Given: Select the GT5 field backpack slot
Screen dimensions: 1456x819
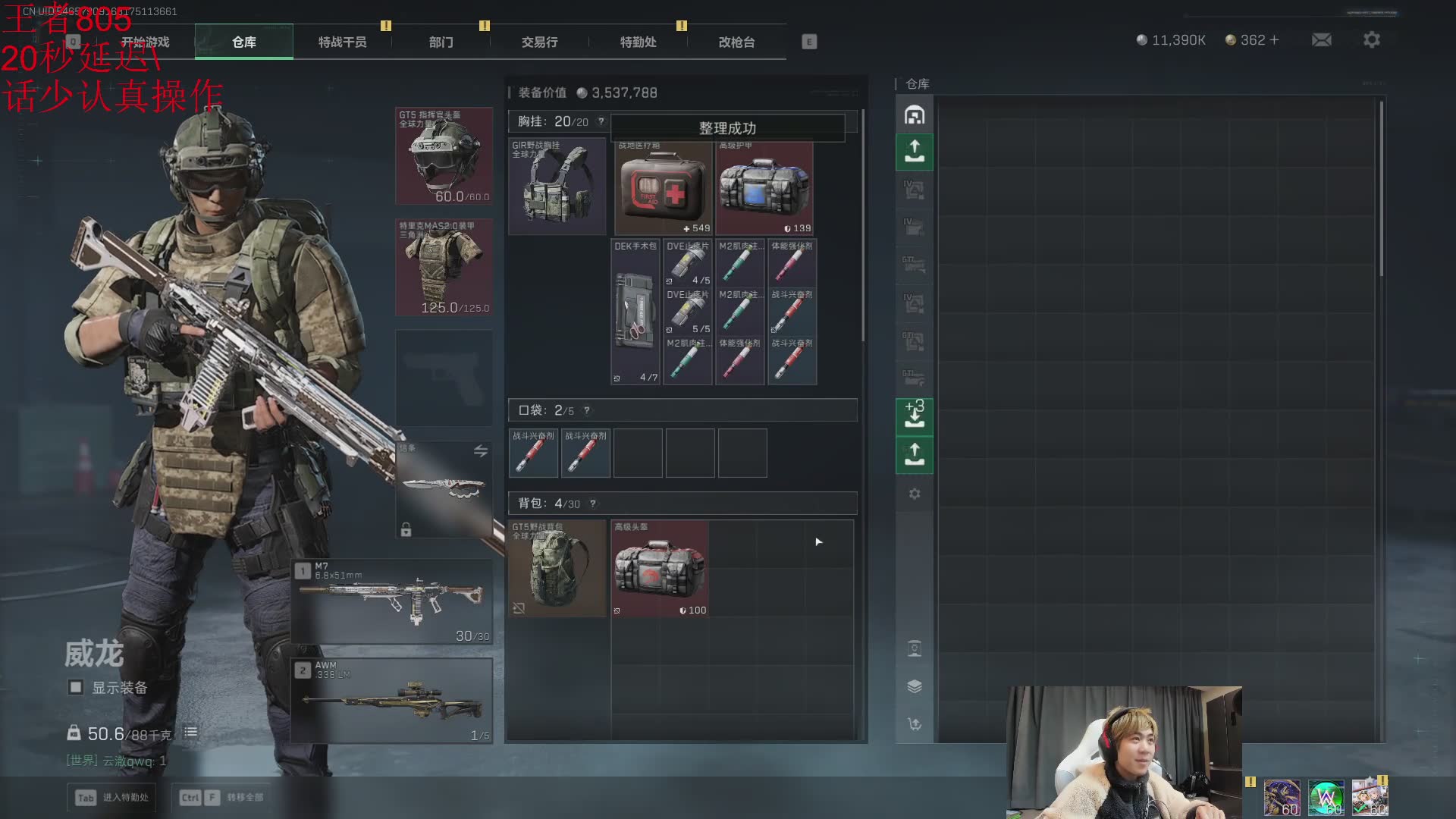Looking at the screenshot, I should pyautogui.click(x=557, y=568).
